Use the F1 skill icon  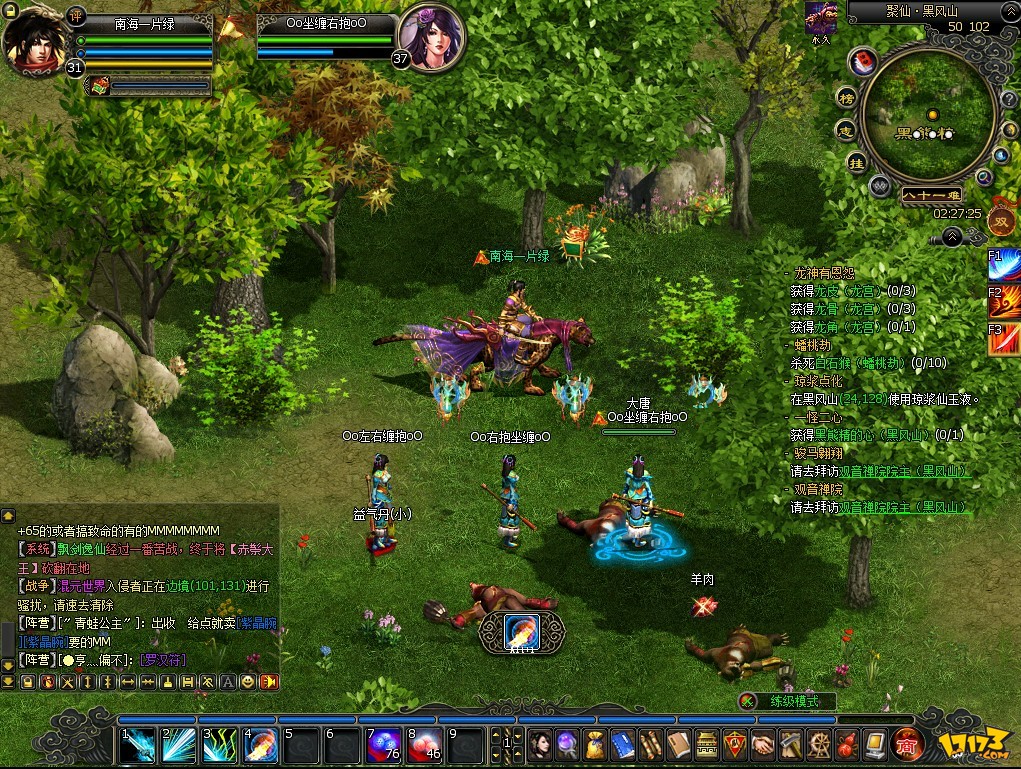click(x=1003, y=267)
